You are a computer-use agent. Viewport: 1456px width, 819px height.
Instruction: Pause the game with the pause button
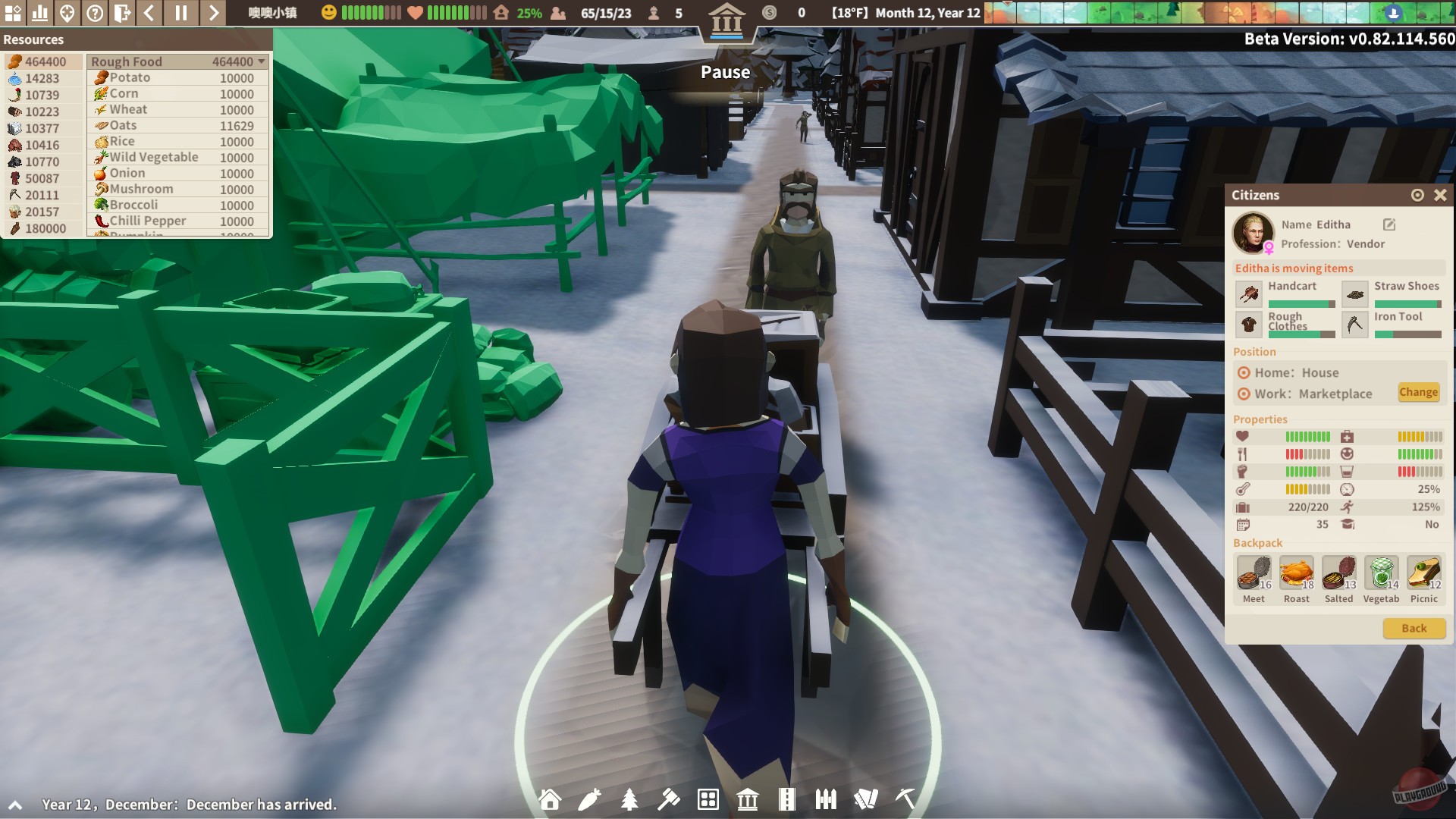click(182, 12)
